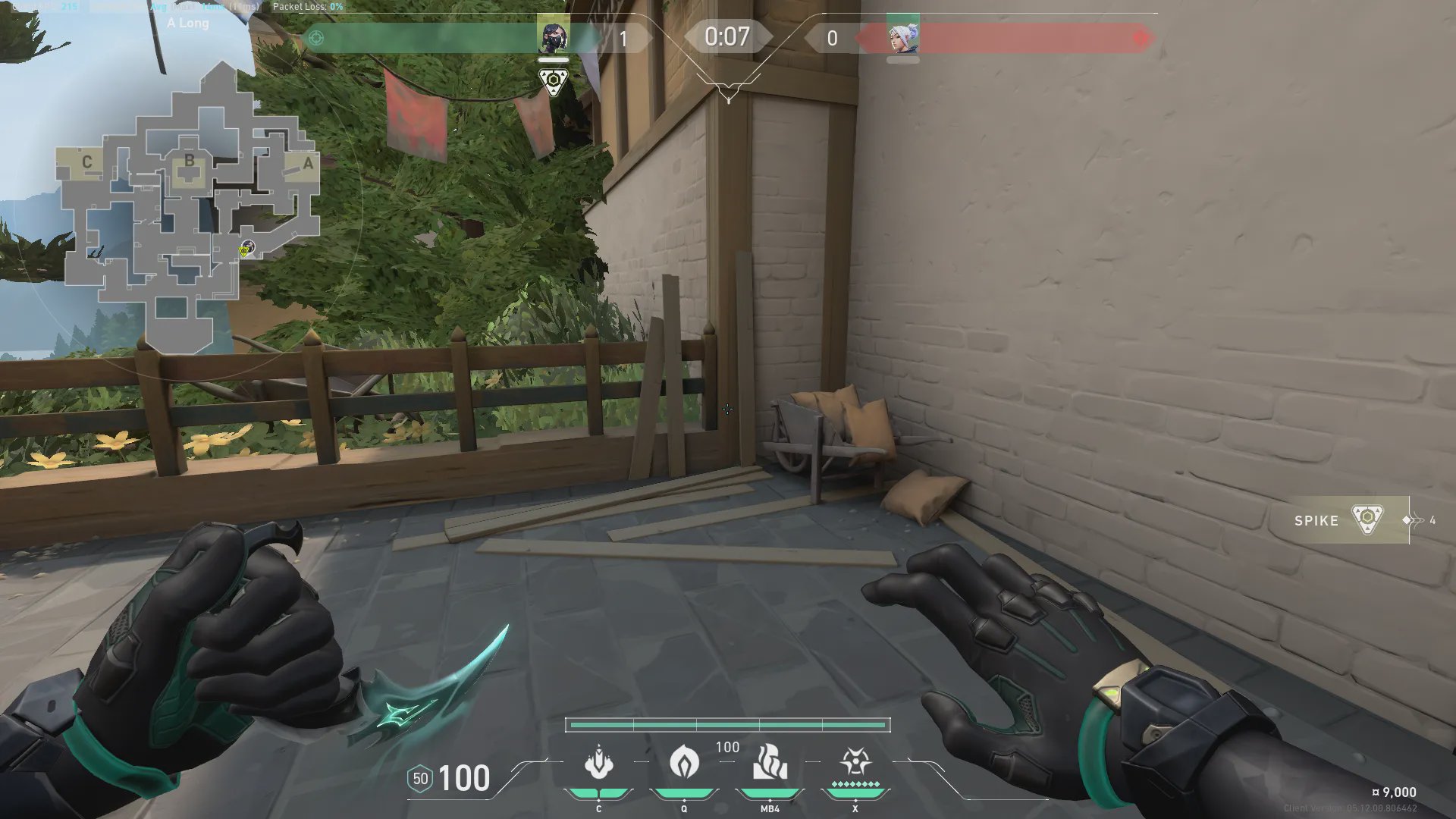The image size is (1456, 819).
Task: Activate the Snake Bite ability icon
Action: pyautogui.click(x=598, y=763)
